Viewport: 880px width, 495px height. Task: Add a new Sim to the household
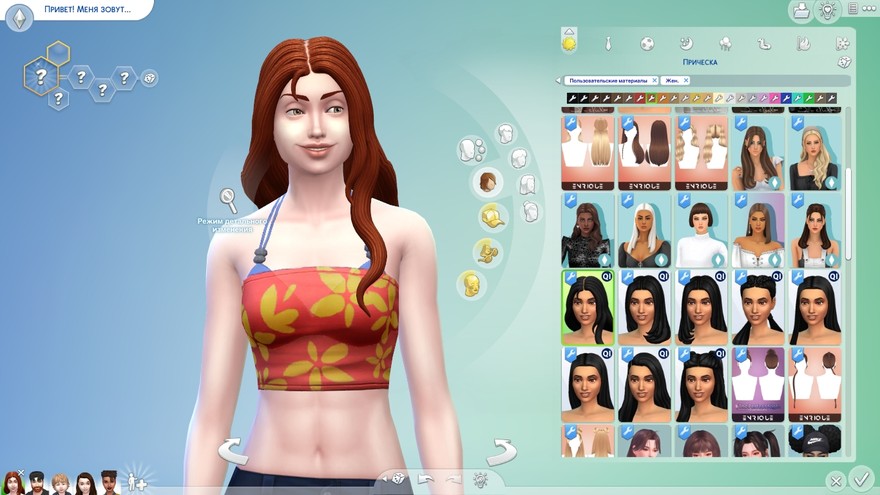[x=136, y=481]
